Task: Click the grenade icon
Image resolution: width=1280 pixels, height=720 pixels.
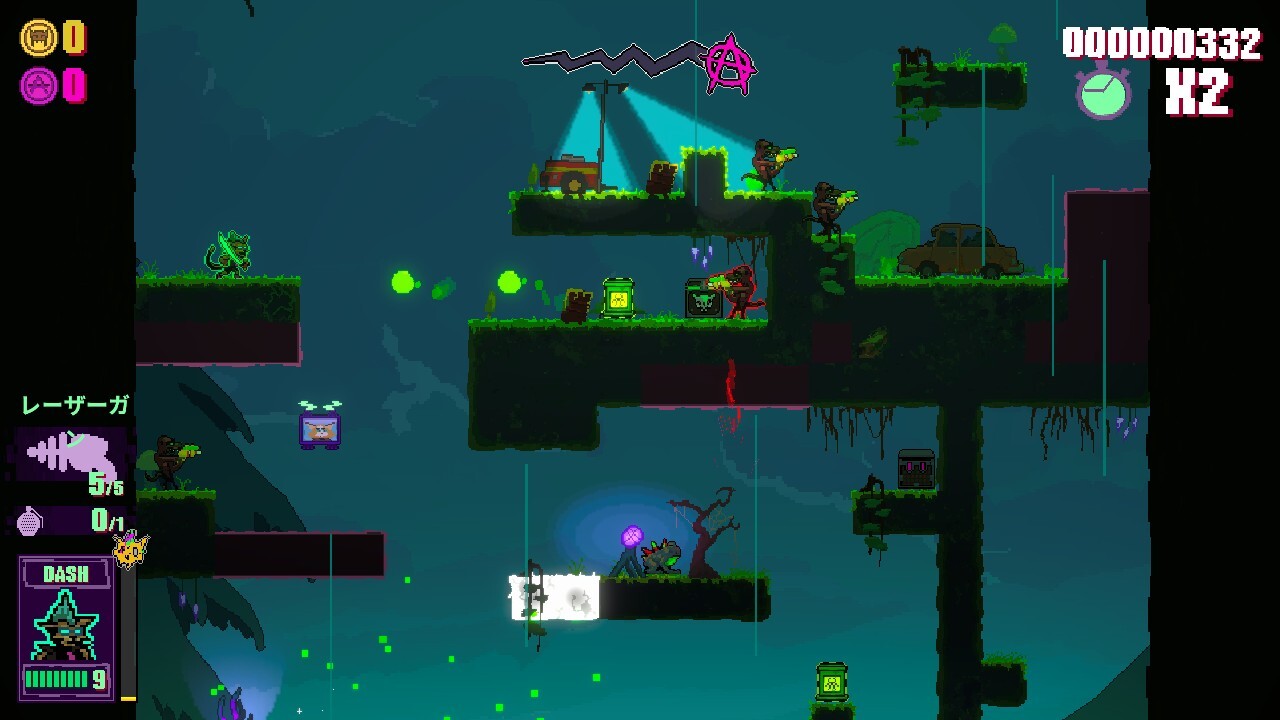Action: (31, 520)
